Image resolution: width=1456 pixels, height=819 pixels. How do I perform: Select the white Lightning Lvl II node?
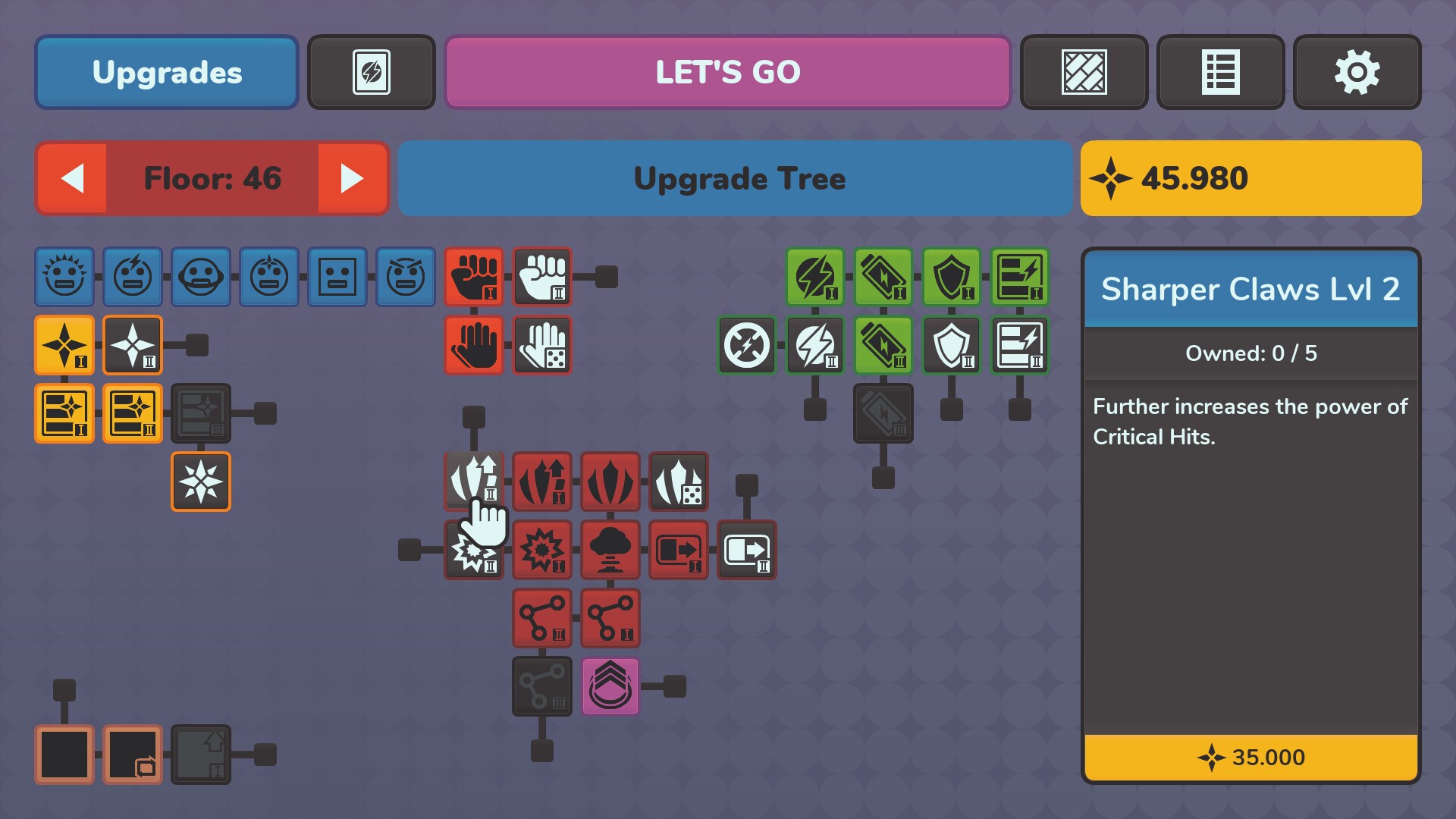tap(814, 345)
